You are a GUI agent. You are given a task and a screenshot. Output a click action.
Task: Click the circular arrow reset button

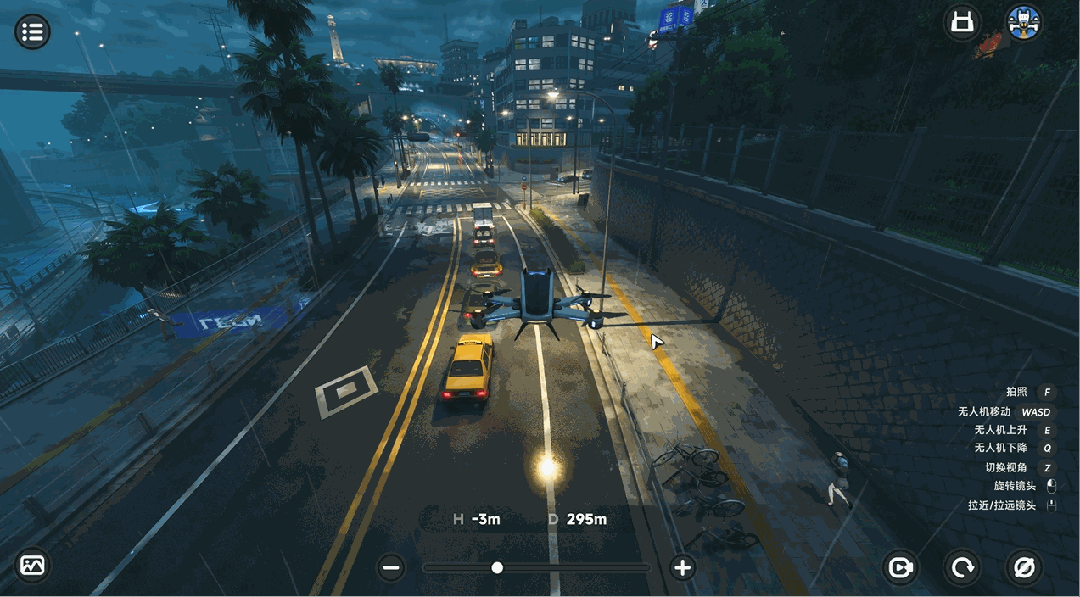[963, 568]
